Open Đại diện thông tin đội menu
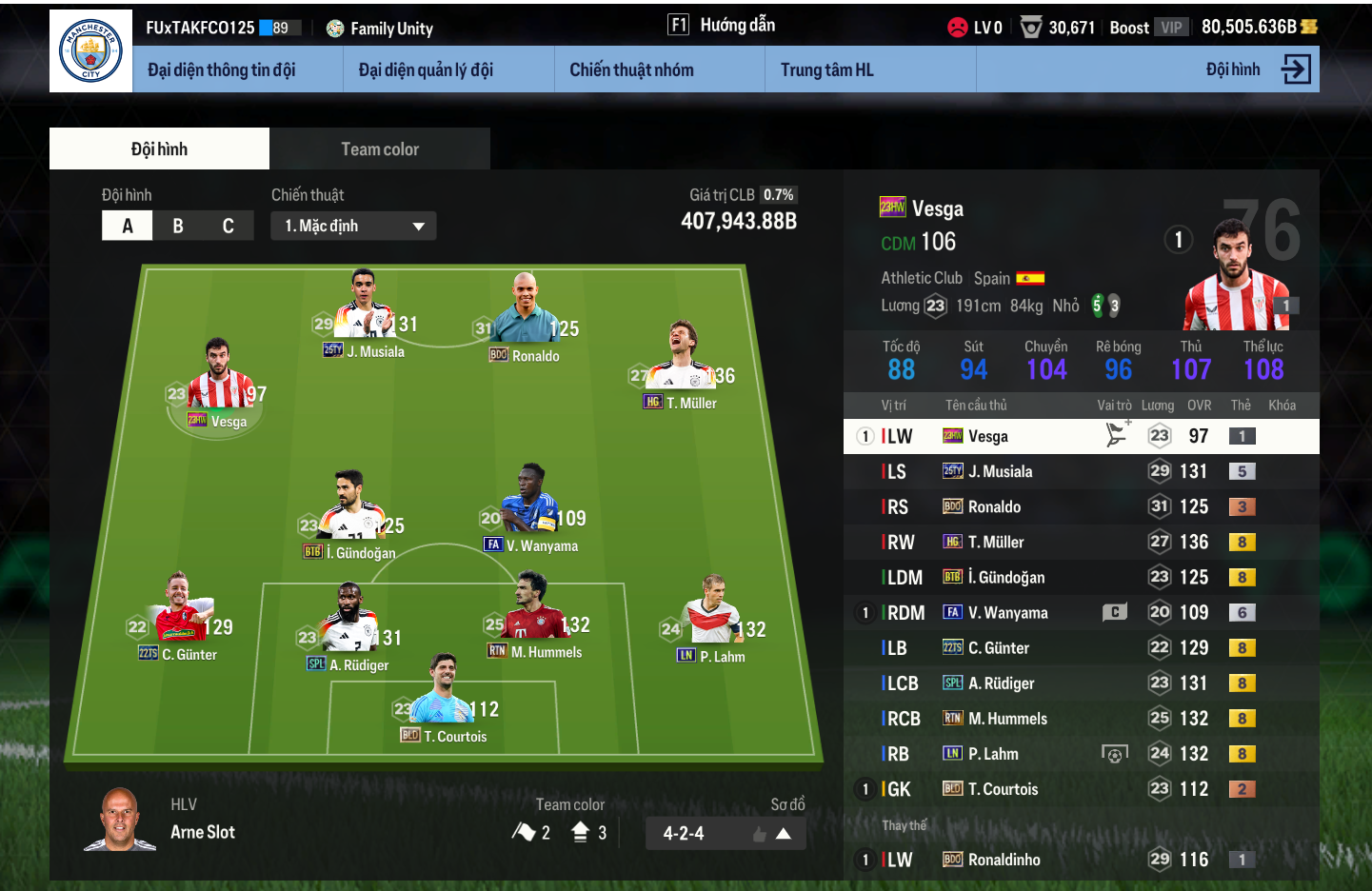 pyautogui.click(x=222, y=69)
